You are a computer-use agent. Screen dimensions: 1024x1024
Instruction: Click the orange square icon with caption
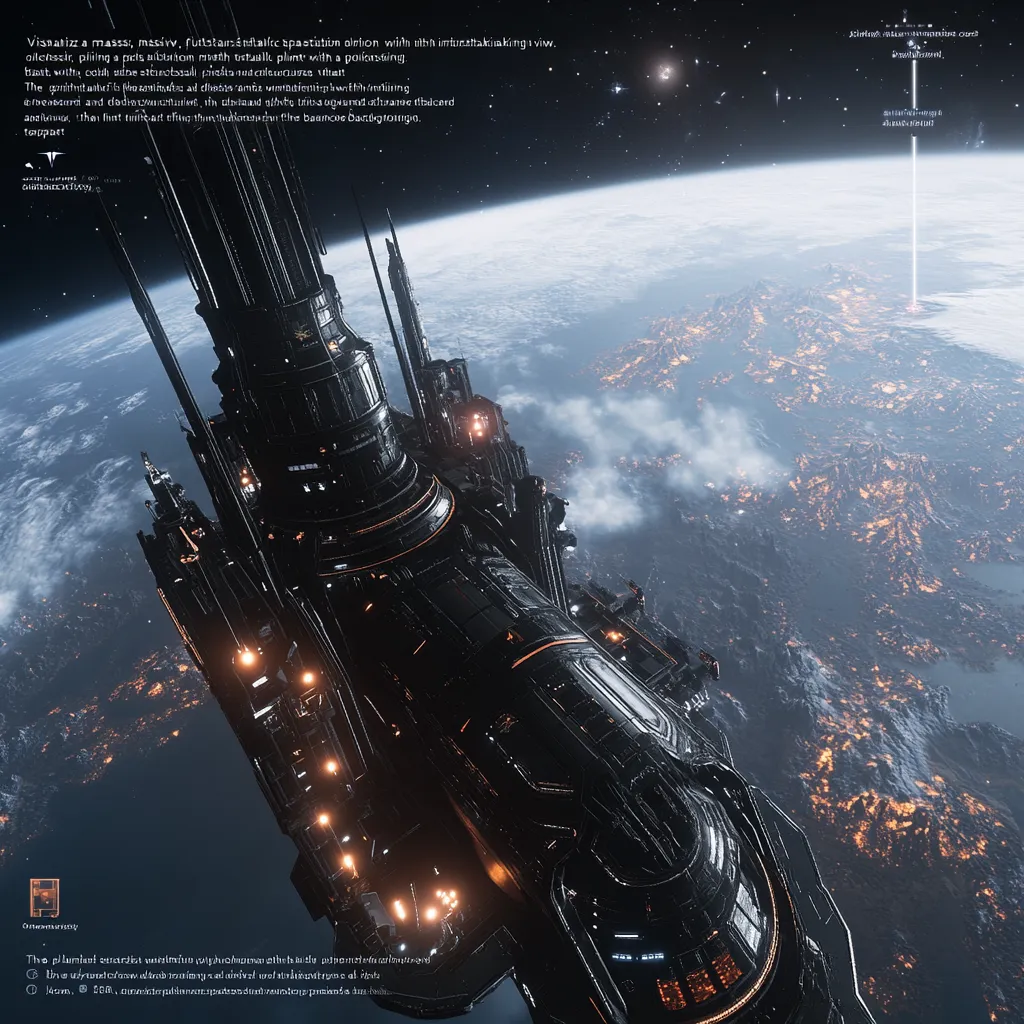(x=44, y=897)
